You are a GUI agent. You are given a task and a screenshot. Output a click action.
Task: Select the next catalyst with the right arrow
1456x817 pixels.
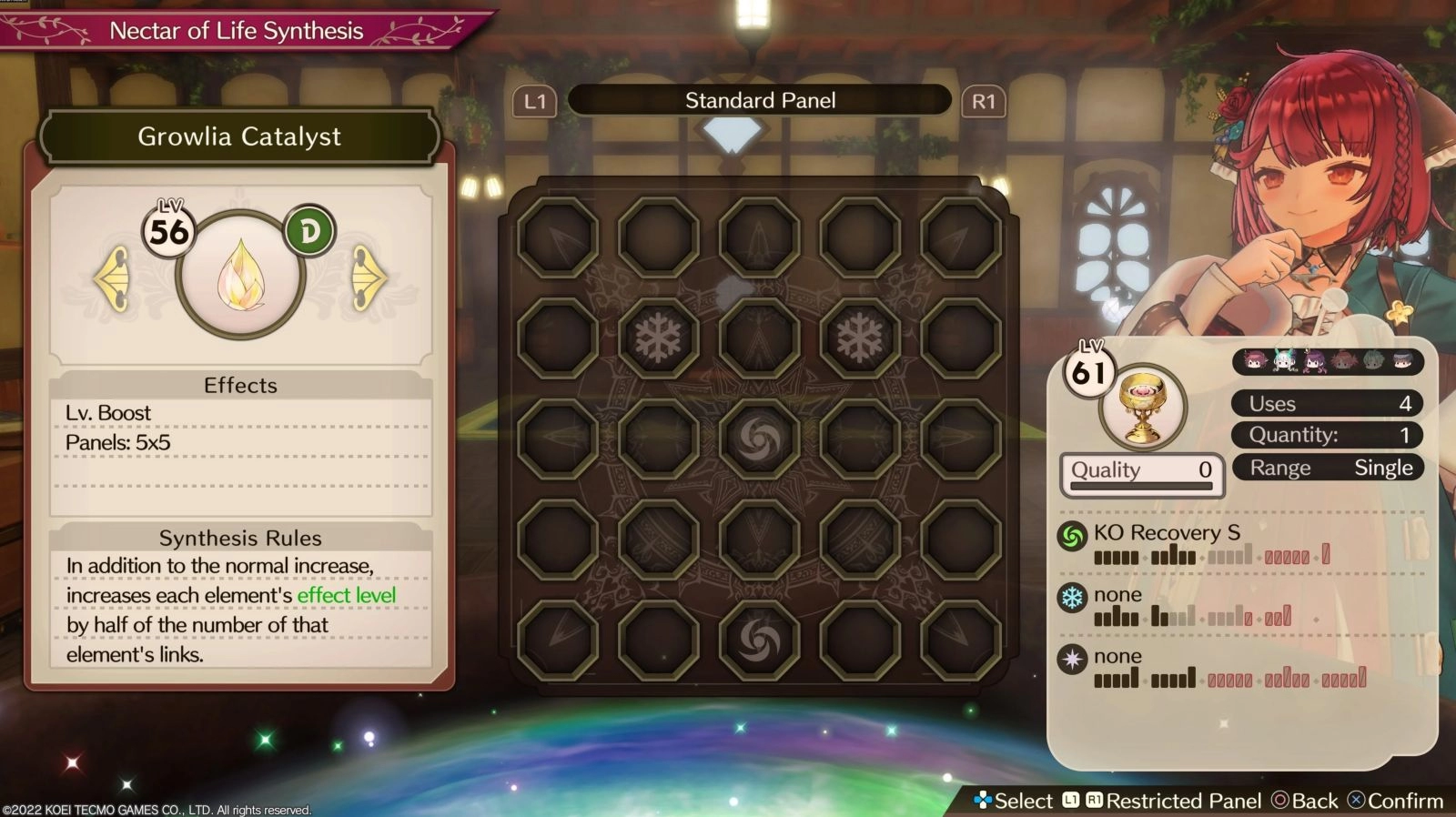(x=368, y=278)
